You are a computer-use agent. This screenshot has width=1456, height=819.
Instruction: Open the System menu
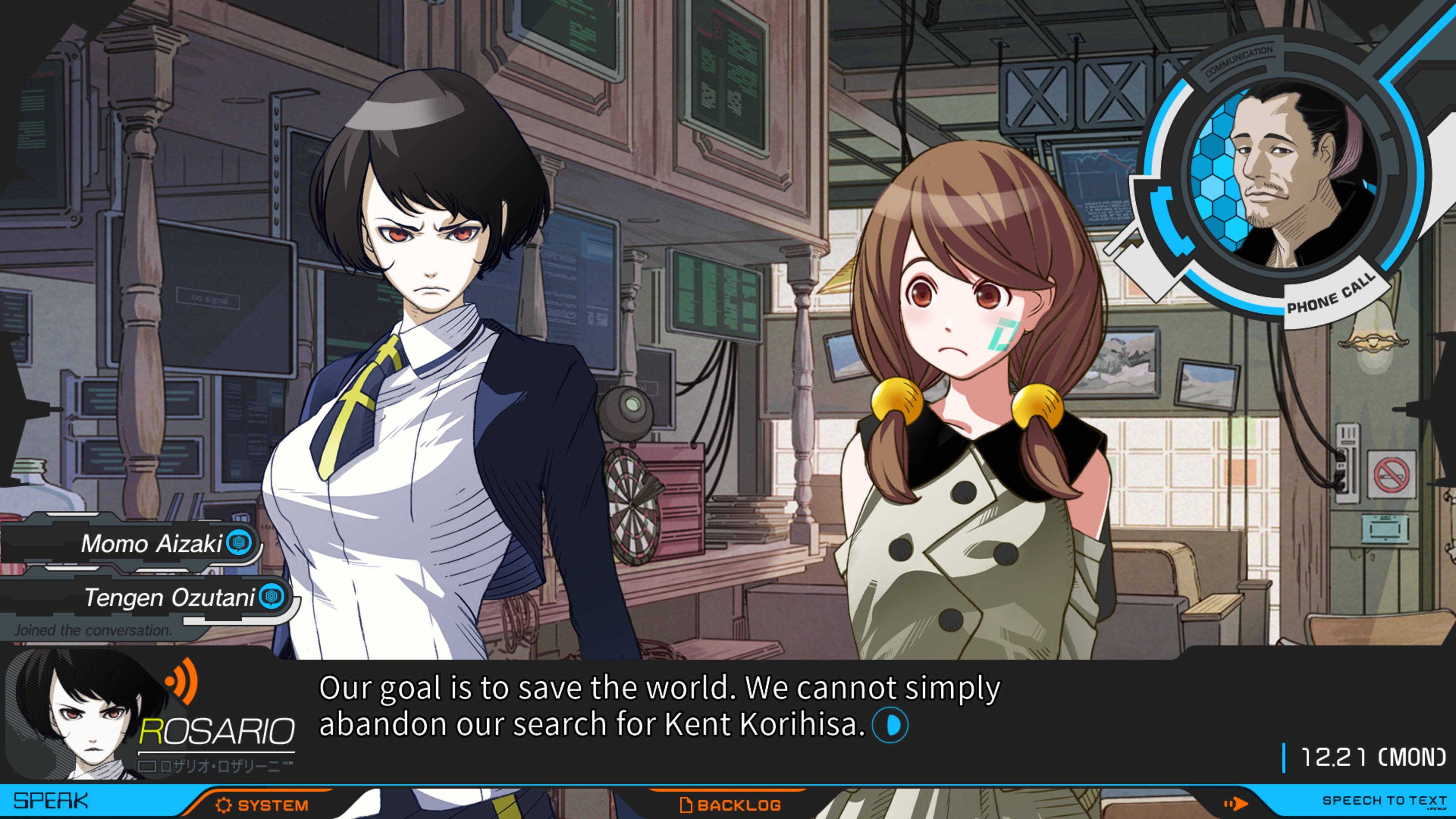(x=262, y=805)
